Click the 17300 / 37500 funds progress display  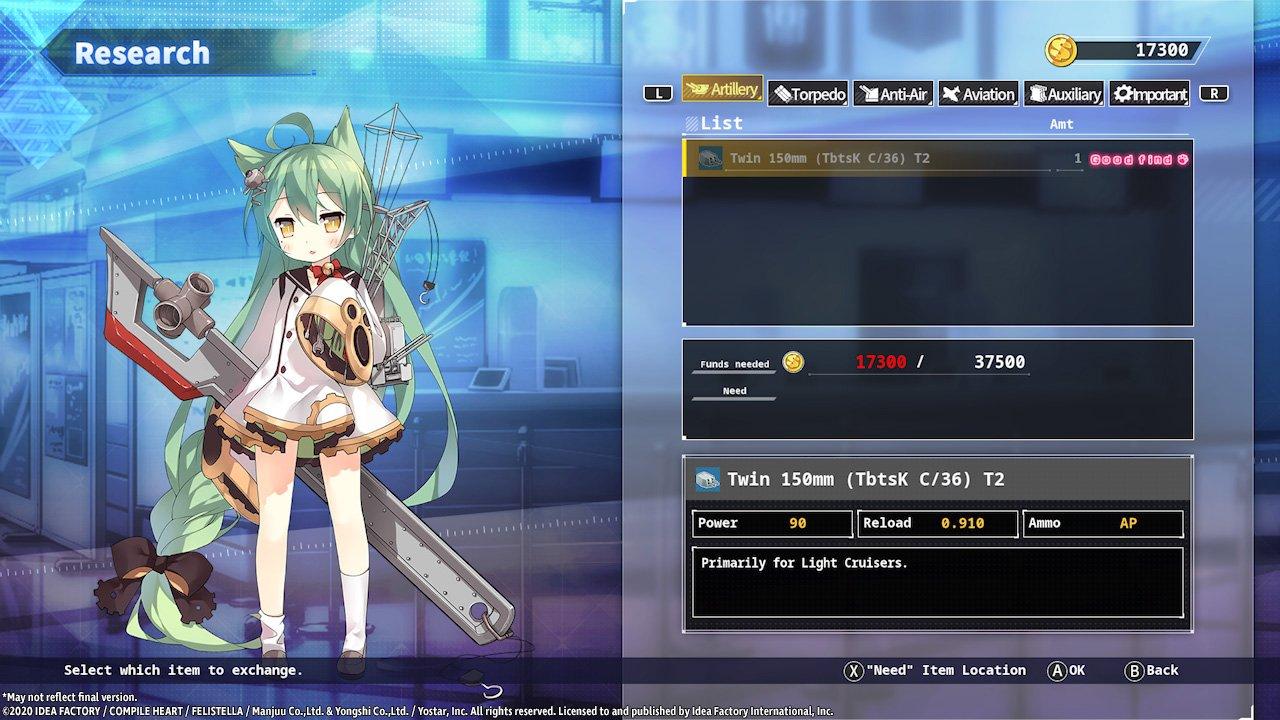pyautogui.click(x=938, y=362)
